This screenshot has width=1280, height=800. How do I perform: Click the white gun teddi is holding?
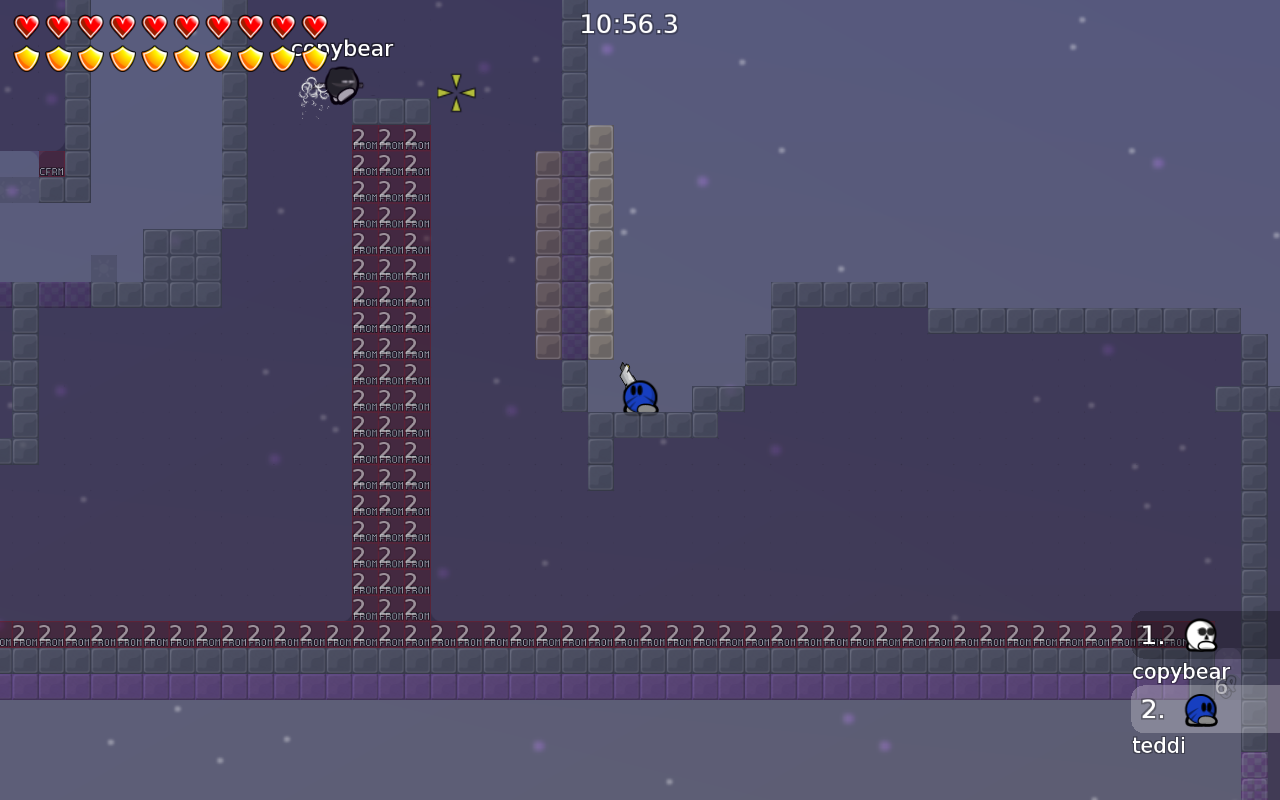point(625,372)
